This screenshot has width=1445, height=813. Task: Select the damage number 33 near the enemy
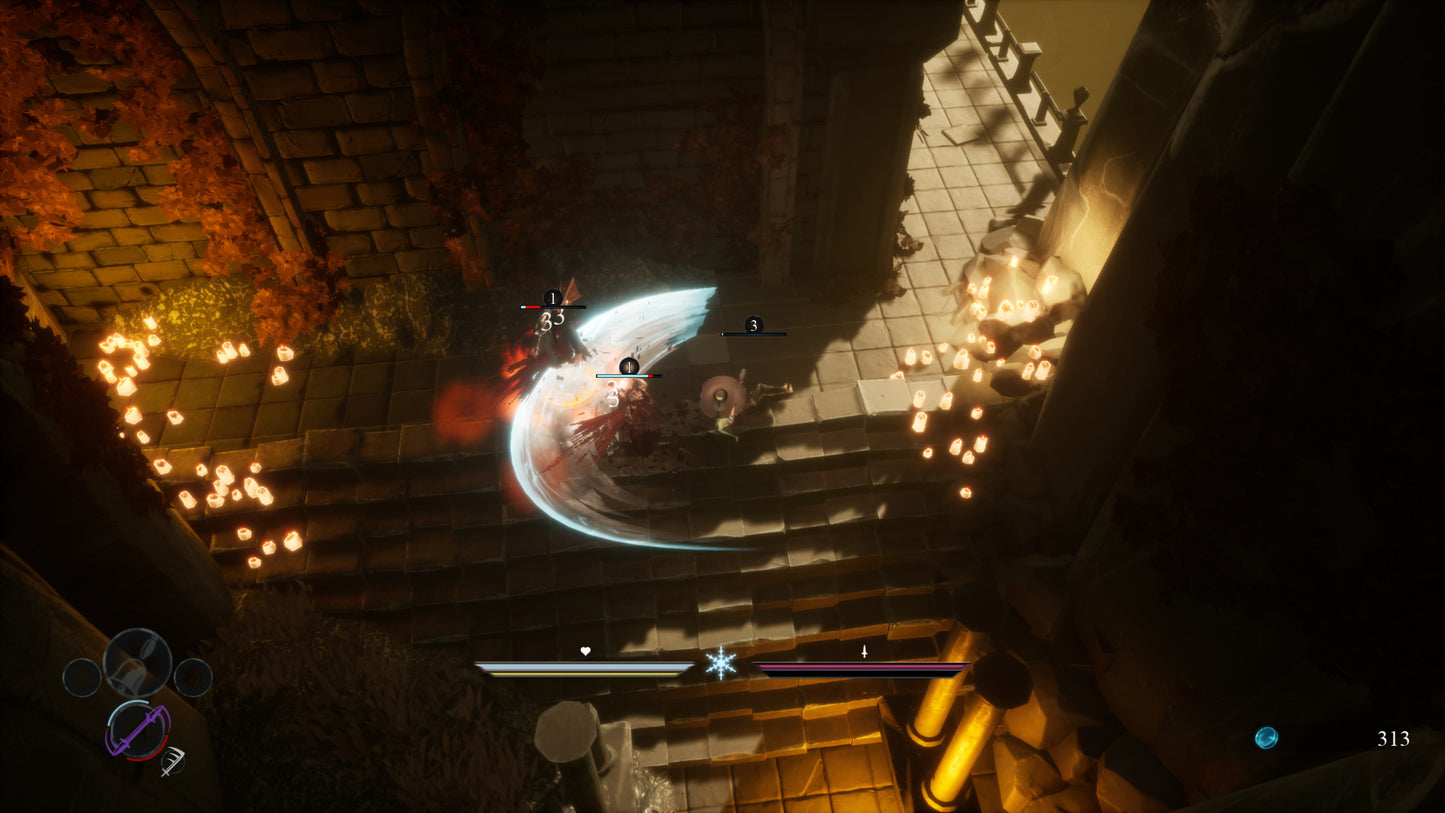click(x=551, y=319)
